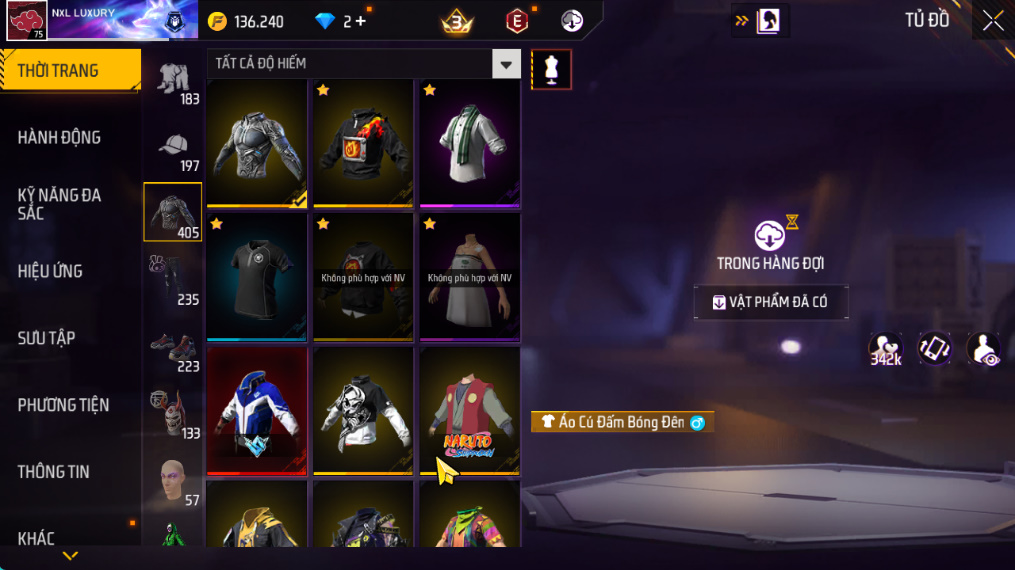Select the black skull hoodie item
Screen dimensions: 1015x570
(x=363, y=411)
